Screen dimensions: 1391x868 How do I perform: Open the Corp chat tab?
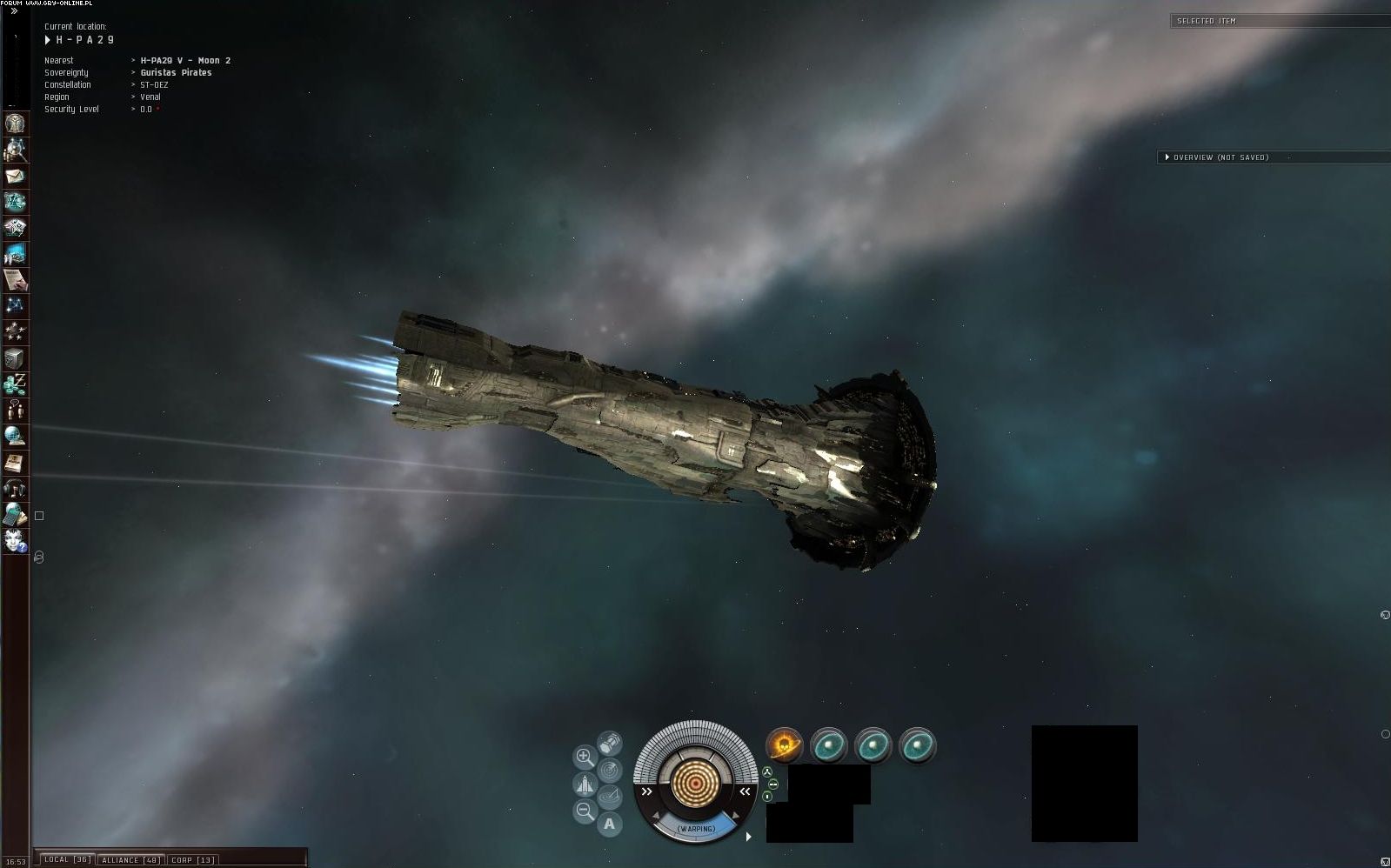(x=192, y=859)
